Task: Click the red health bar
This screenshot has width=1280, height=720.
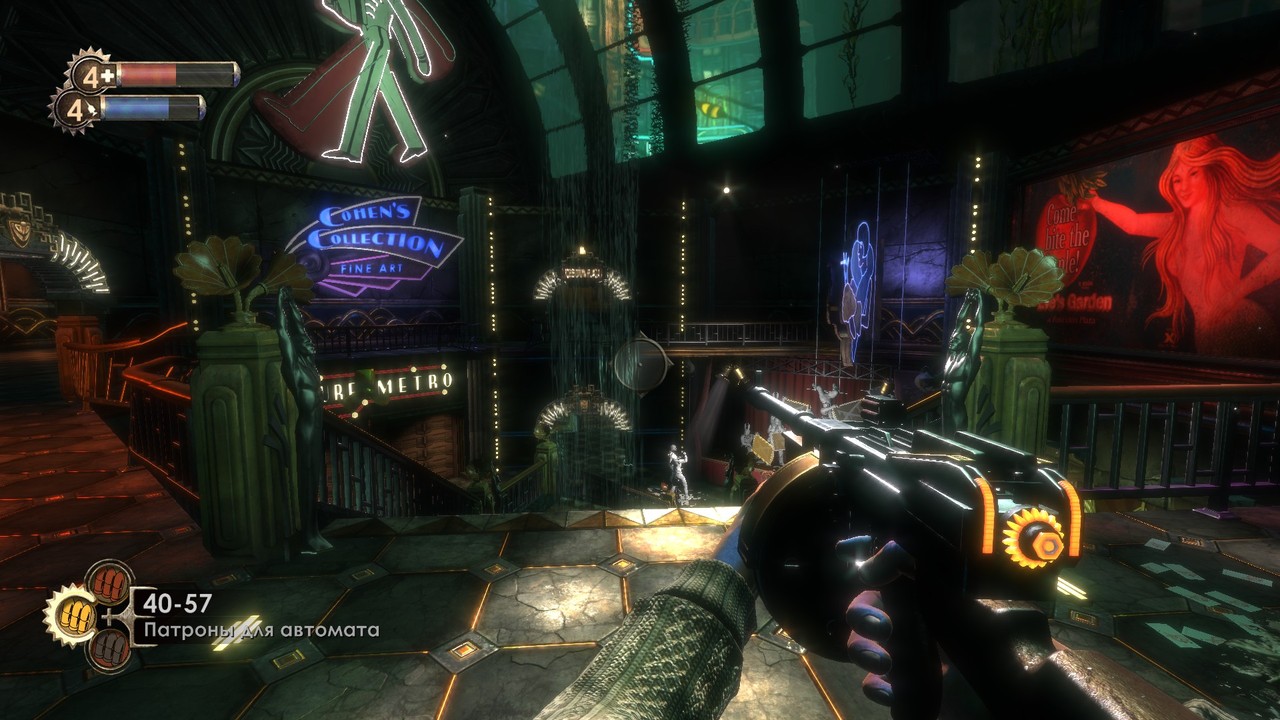Action: tap(150, 73)
